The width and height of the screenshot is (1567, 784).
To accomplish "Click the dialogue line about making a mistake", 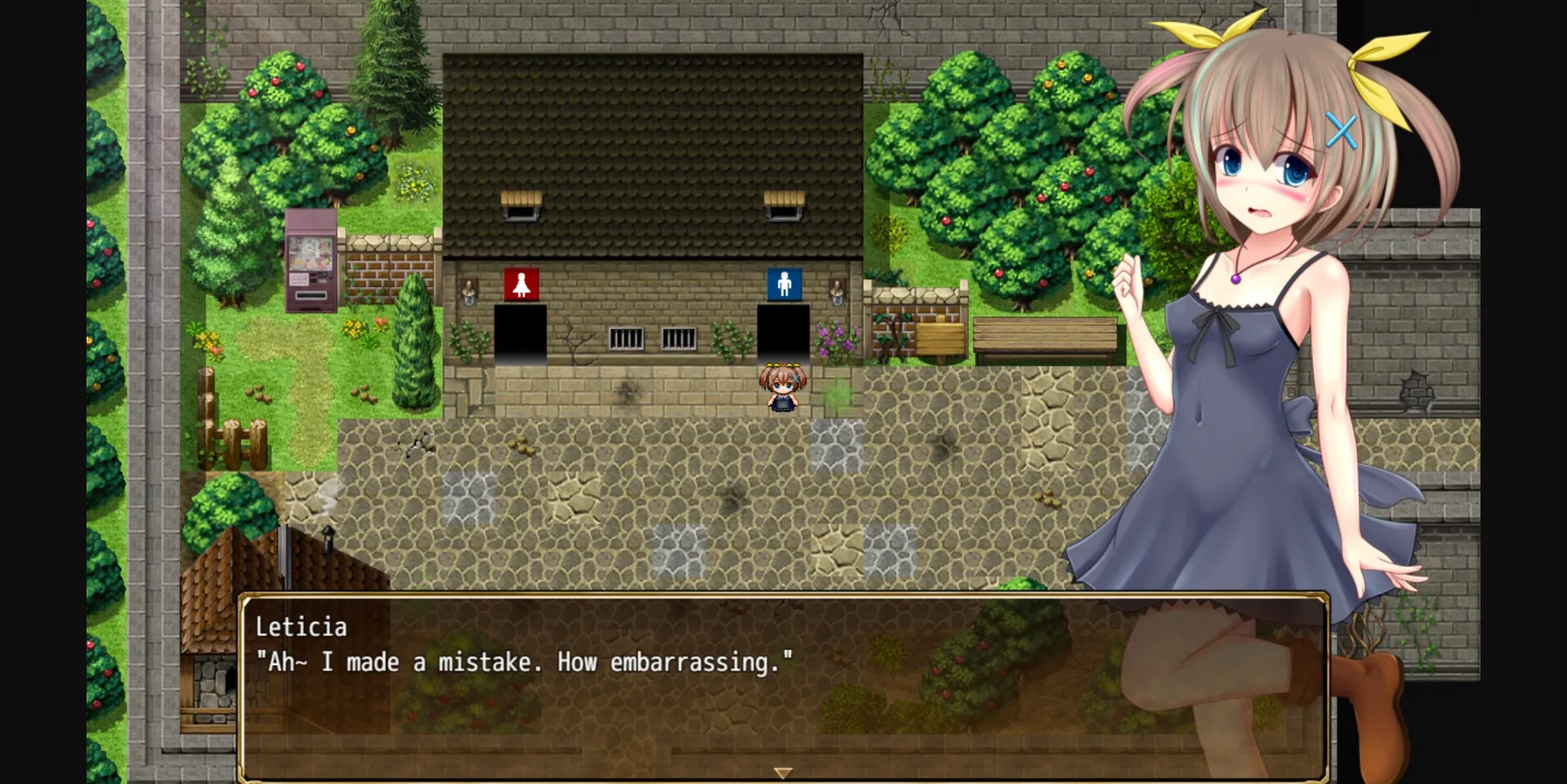I will pos(522,662).
